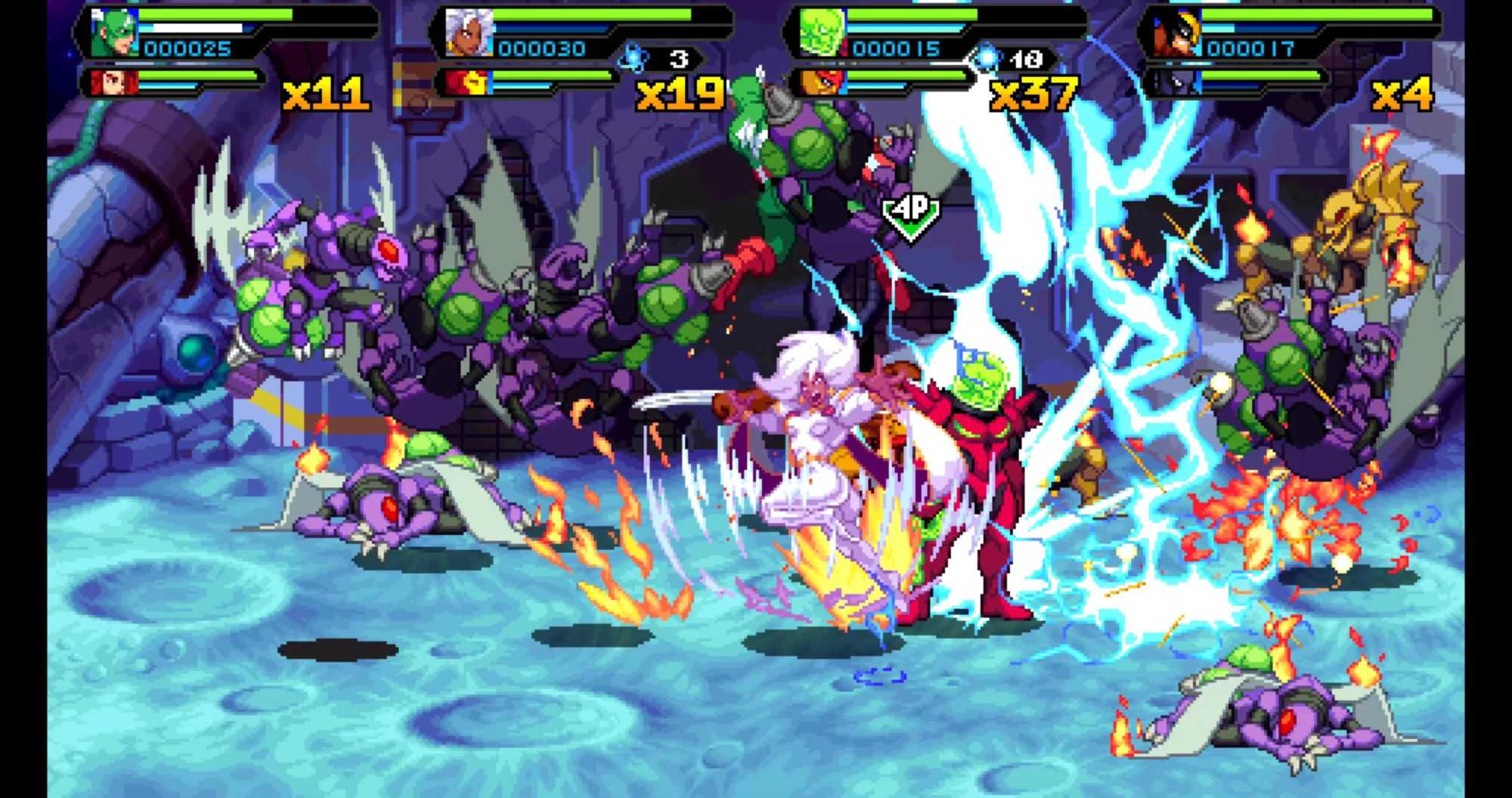Screen dimensions: 1512x798
Task: Click the atom icon showing 3
Action: pos(632,57)
